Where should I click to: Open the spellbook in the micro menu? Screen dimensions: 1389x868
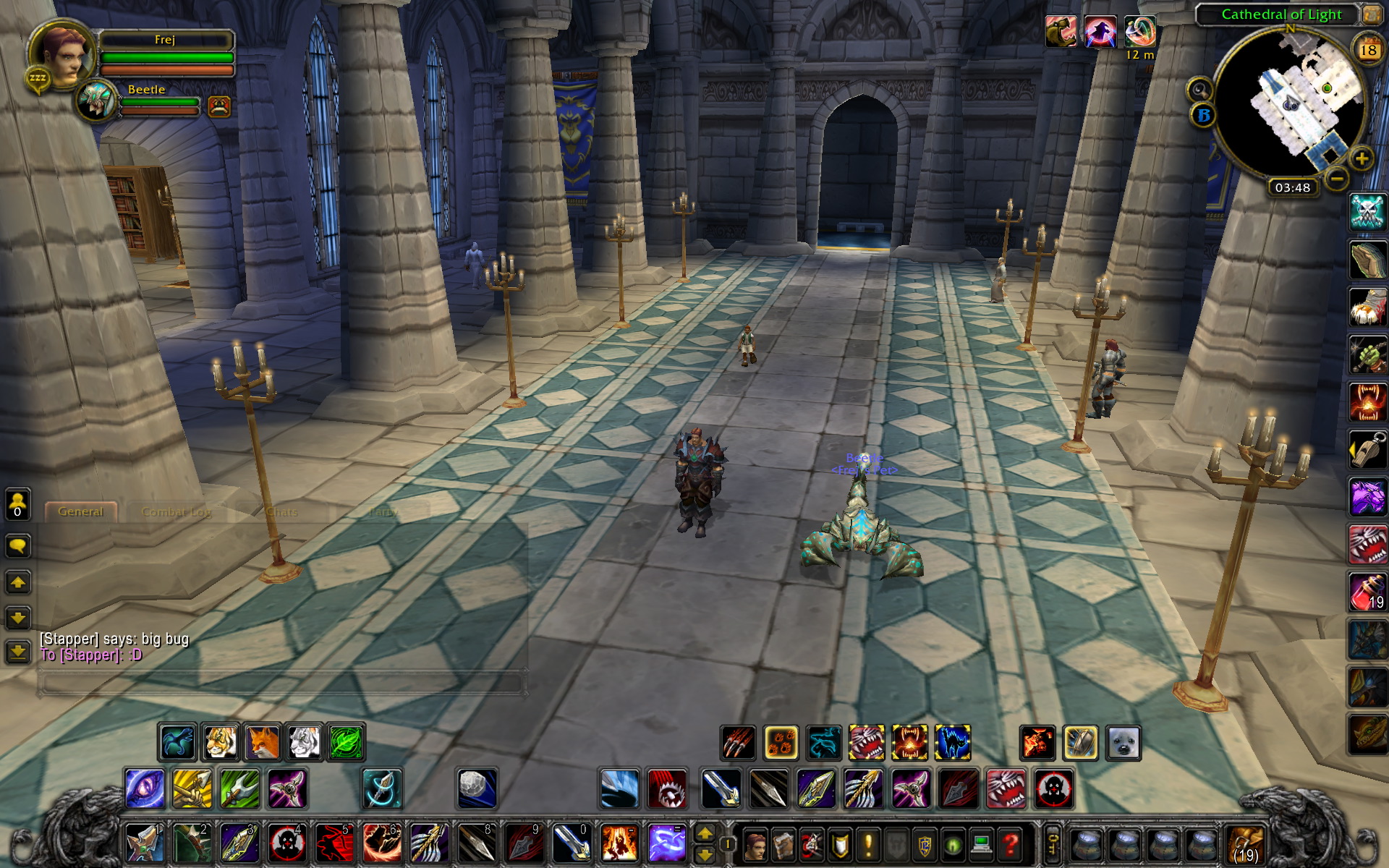coord(783,845)
